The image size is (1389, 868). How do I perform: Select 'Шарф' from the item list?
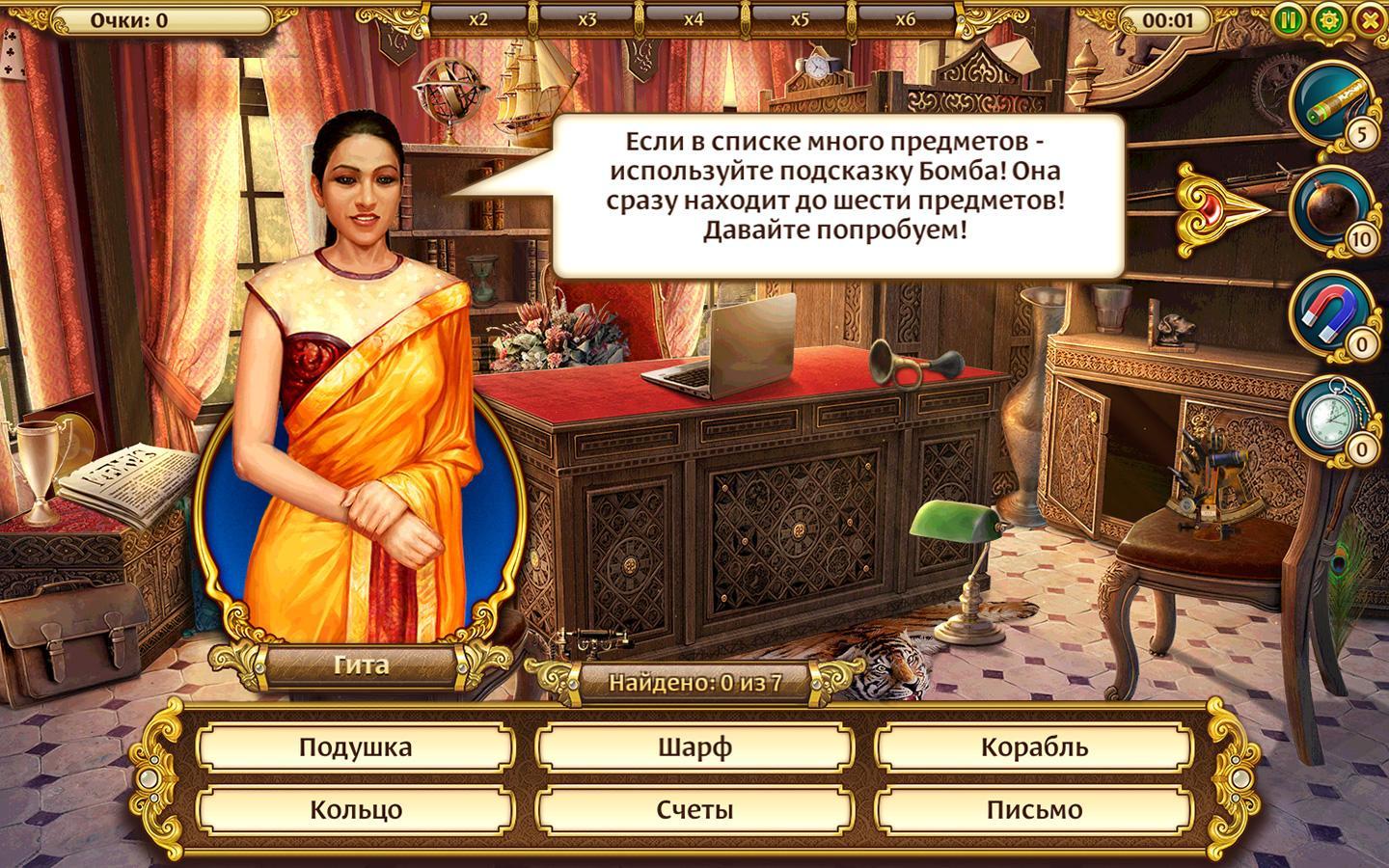694,746
